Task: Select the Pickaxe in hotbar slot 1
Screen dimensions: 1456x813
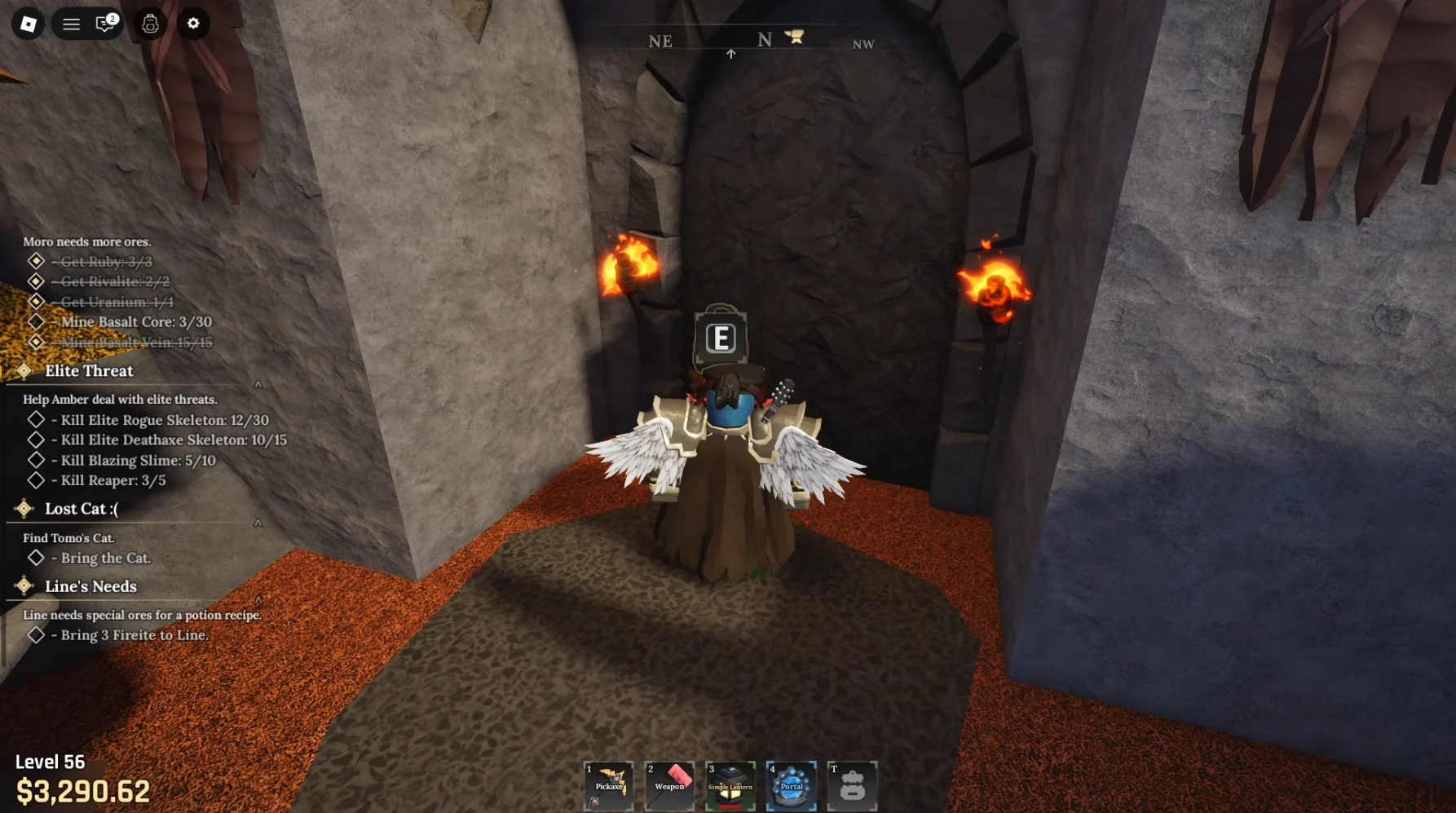Action: [x=610, y=784]
